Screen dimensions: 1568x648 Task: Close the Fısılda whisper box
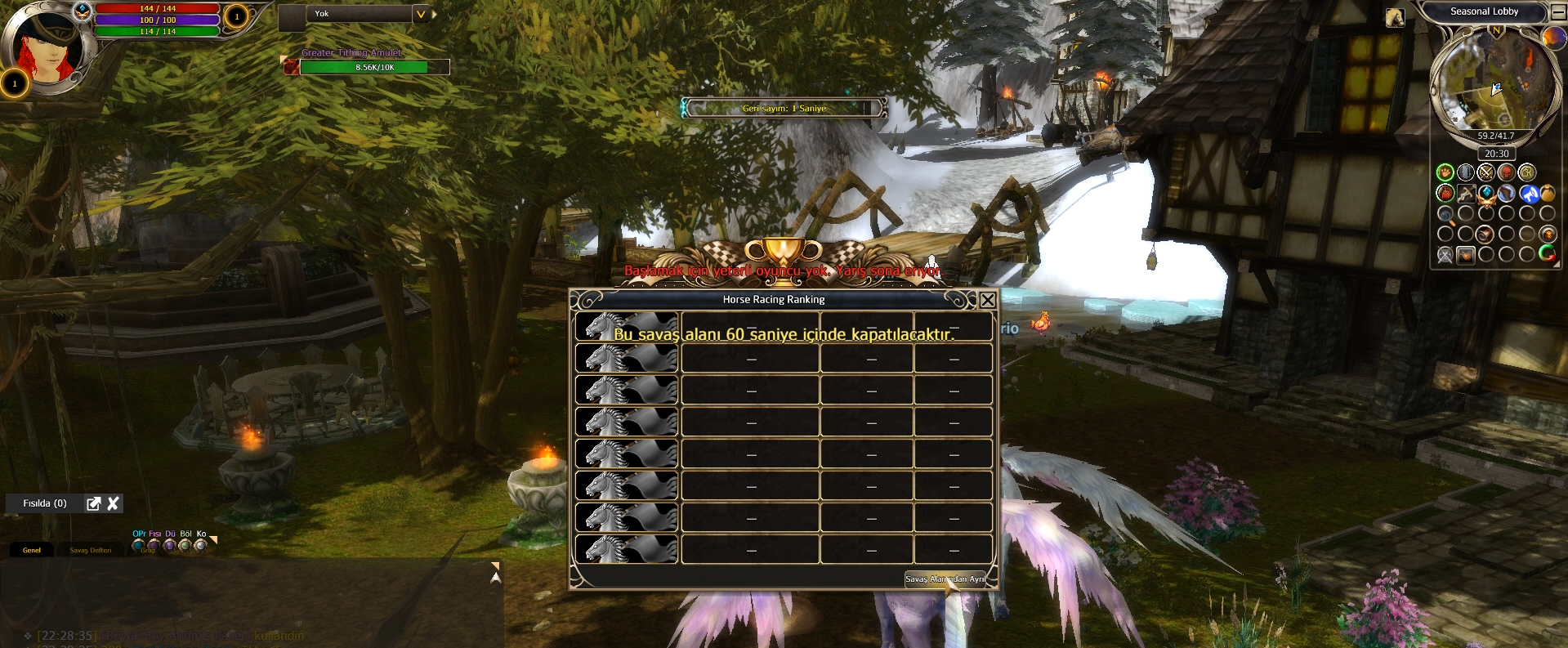pyautogui.click(x=114, y=503)
